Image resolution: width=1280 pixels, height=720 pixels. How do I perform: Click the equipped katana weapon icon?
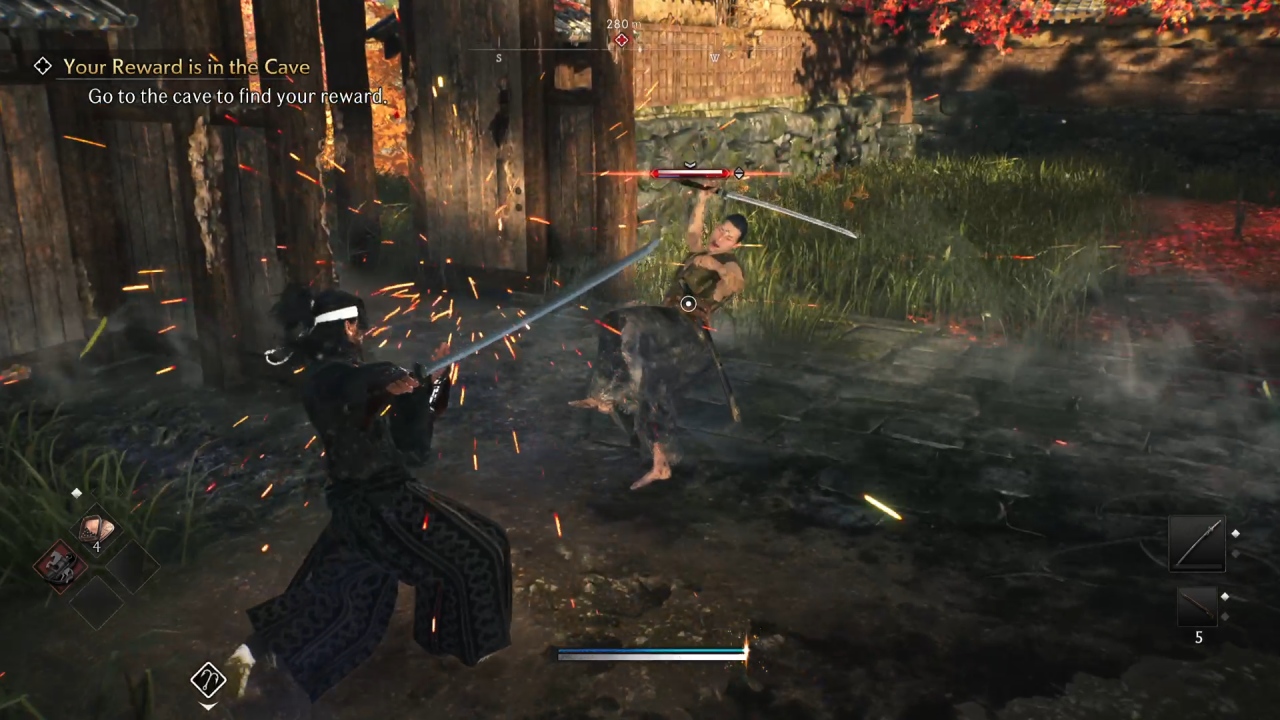[1198, 543]
